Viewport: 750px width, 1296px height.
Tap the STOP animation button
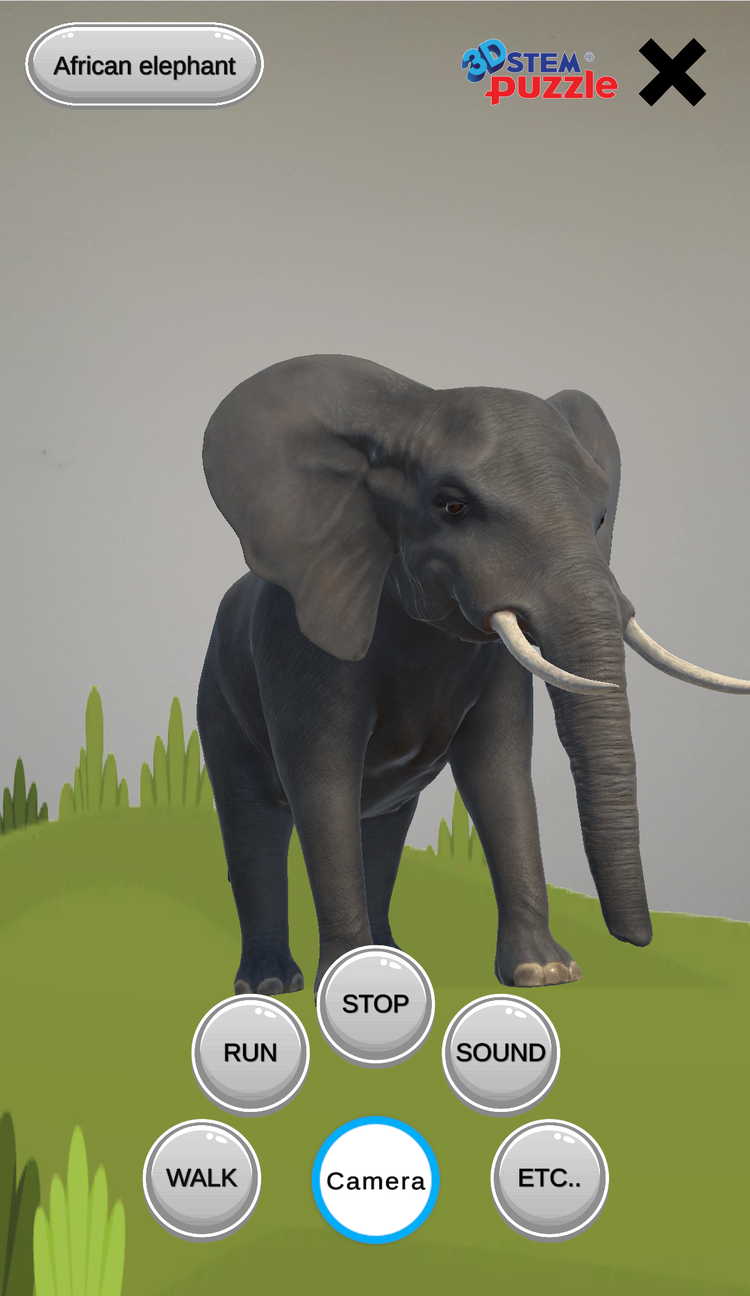[376, 1004]
